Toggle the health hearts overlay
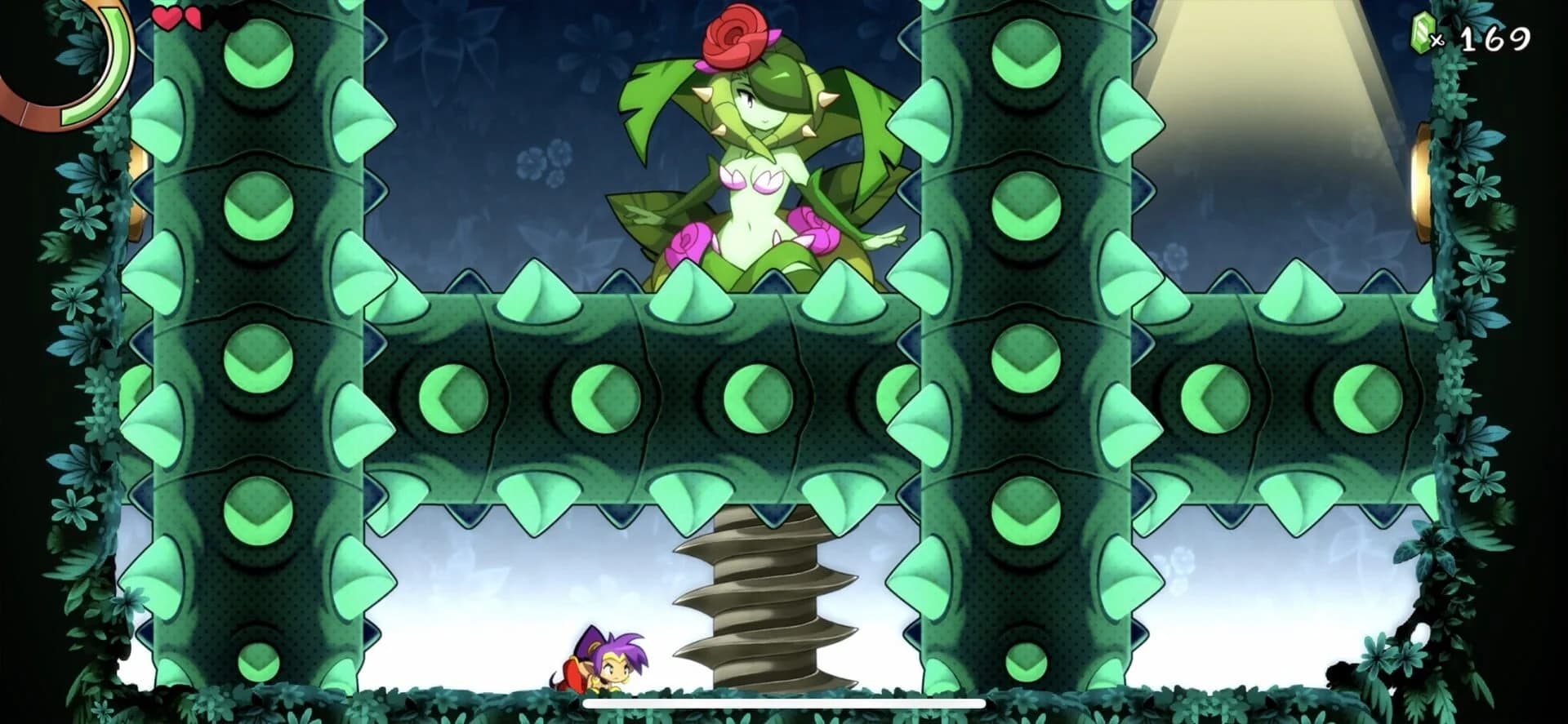The height and width of the screenshot is (724, 1568). point(180,18)
